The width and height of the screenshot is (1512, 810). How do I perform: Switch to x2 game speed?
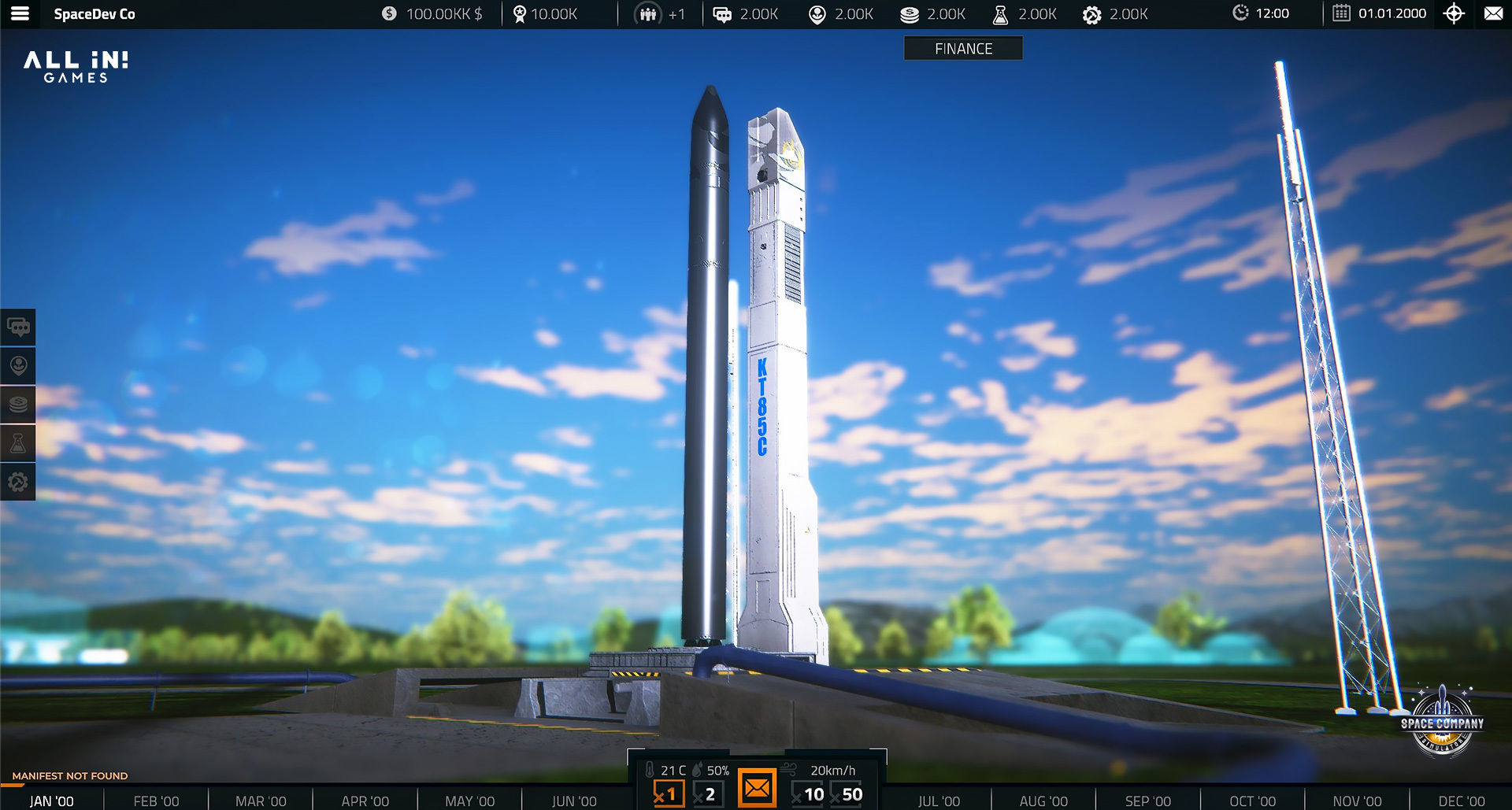707,793
